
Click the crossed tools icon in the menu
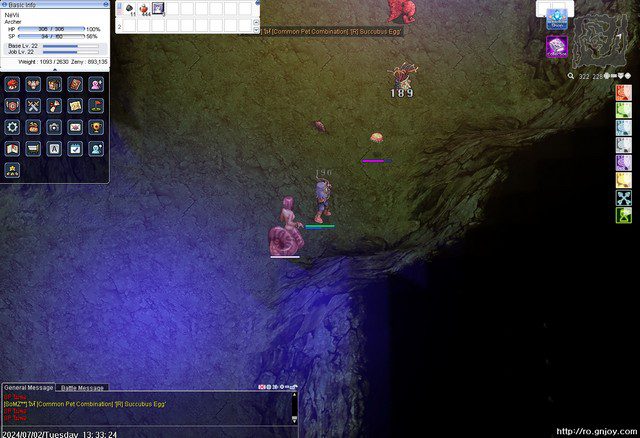point(33,105)
